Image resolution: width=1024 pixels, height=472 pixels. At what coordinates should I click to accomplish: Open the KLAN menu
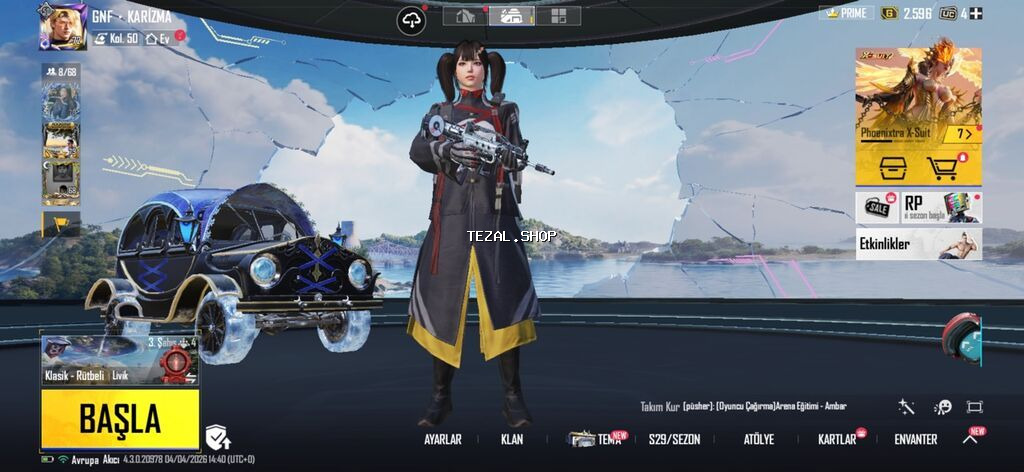point(512,439)
